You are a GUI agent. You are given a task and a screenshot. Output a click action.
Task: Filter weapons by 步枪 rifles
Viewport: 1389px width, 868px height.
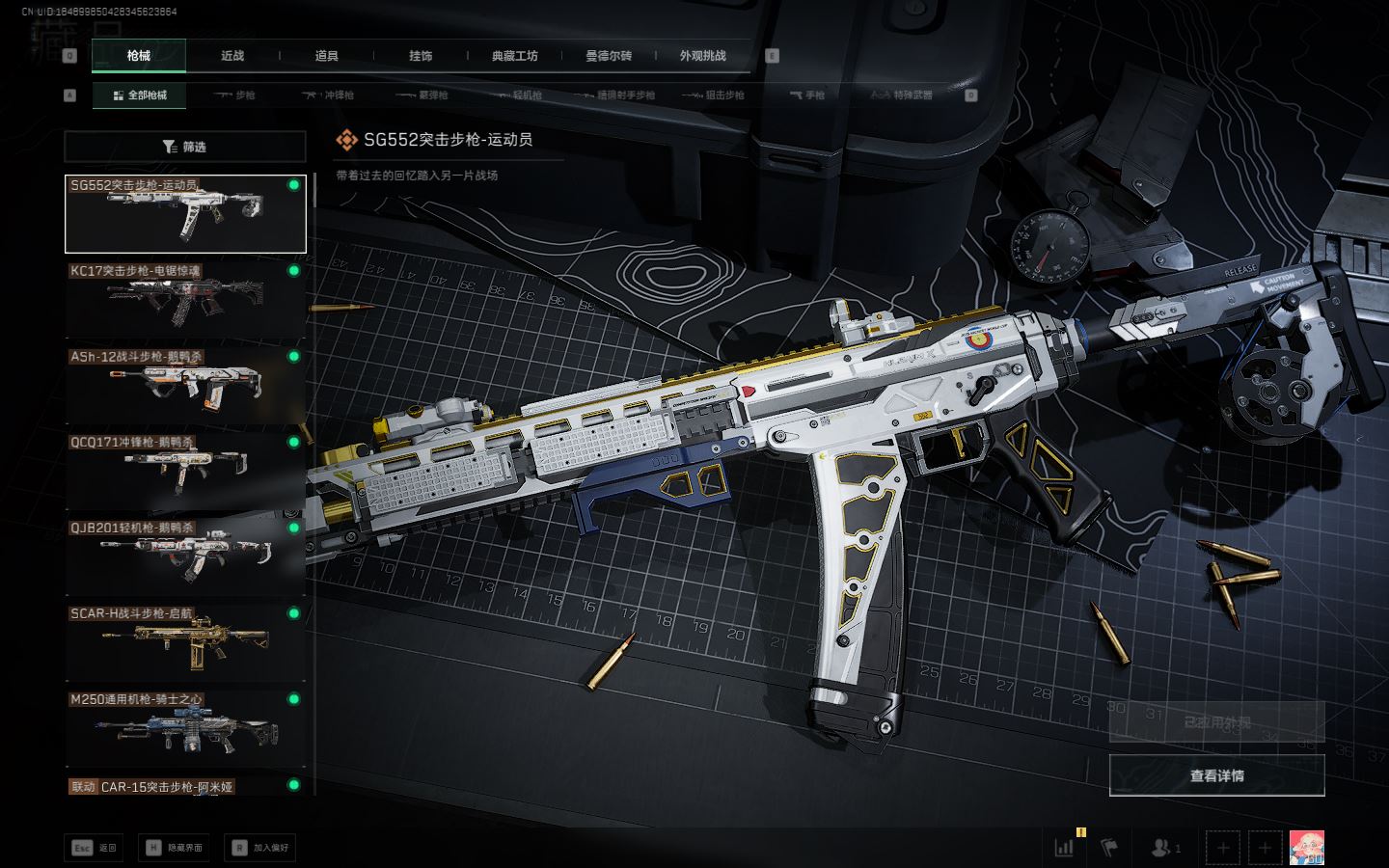(x=234, y=95)
